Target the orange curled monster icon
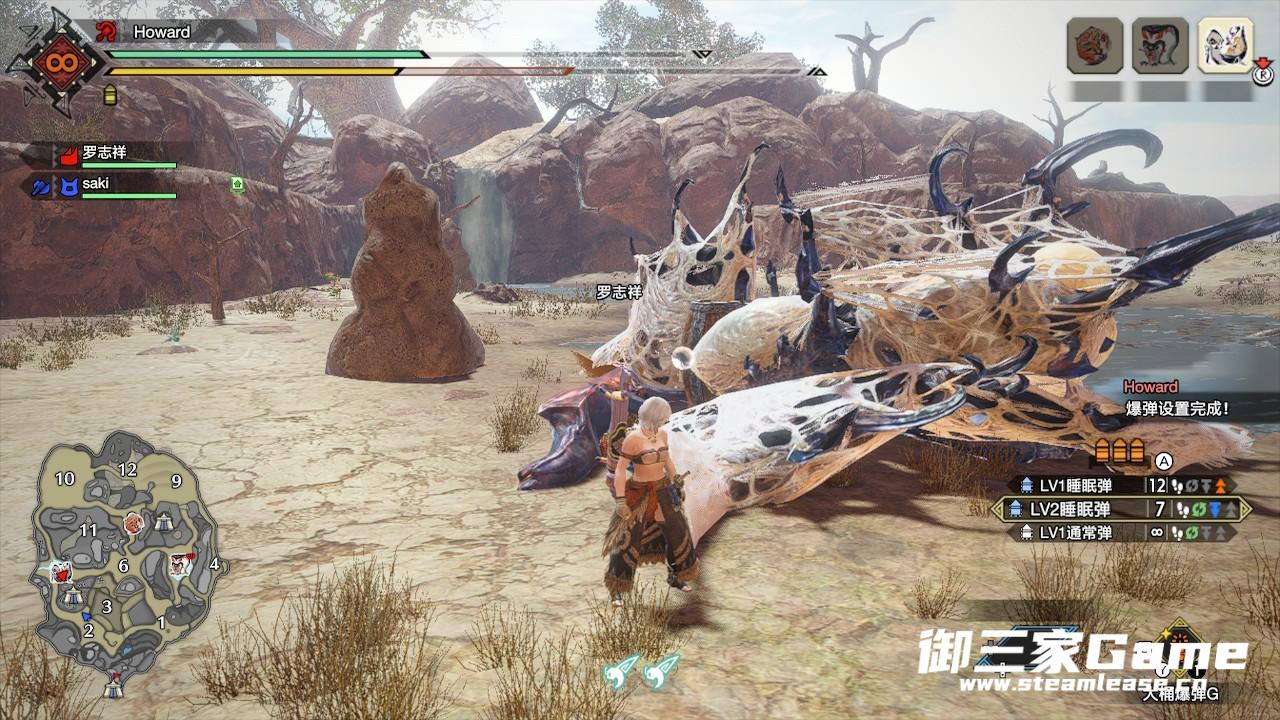The image size is (1280, 720). click(1094, 45)
